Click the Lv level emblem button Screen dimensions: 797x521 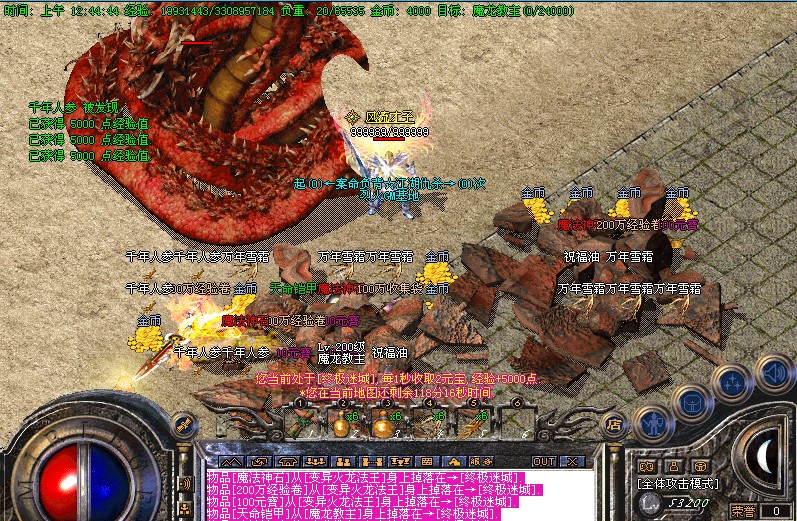tap(651, 500)
